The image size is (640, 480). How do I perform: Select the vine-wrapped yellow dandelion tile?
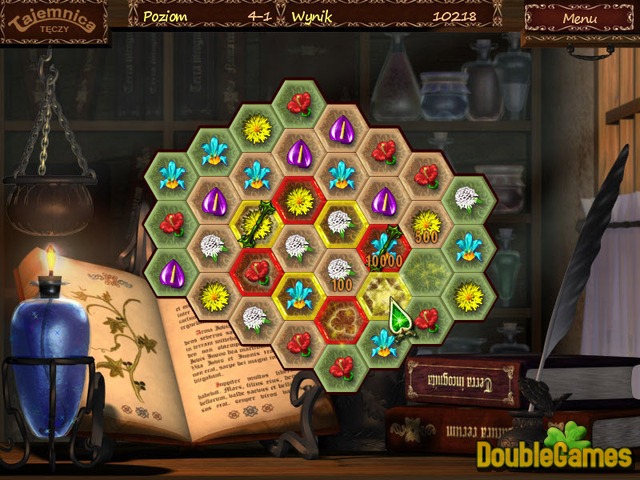(x=256, y=221)
